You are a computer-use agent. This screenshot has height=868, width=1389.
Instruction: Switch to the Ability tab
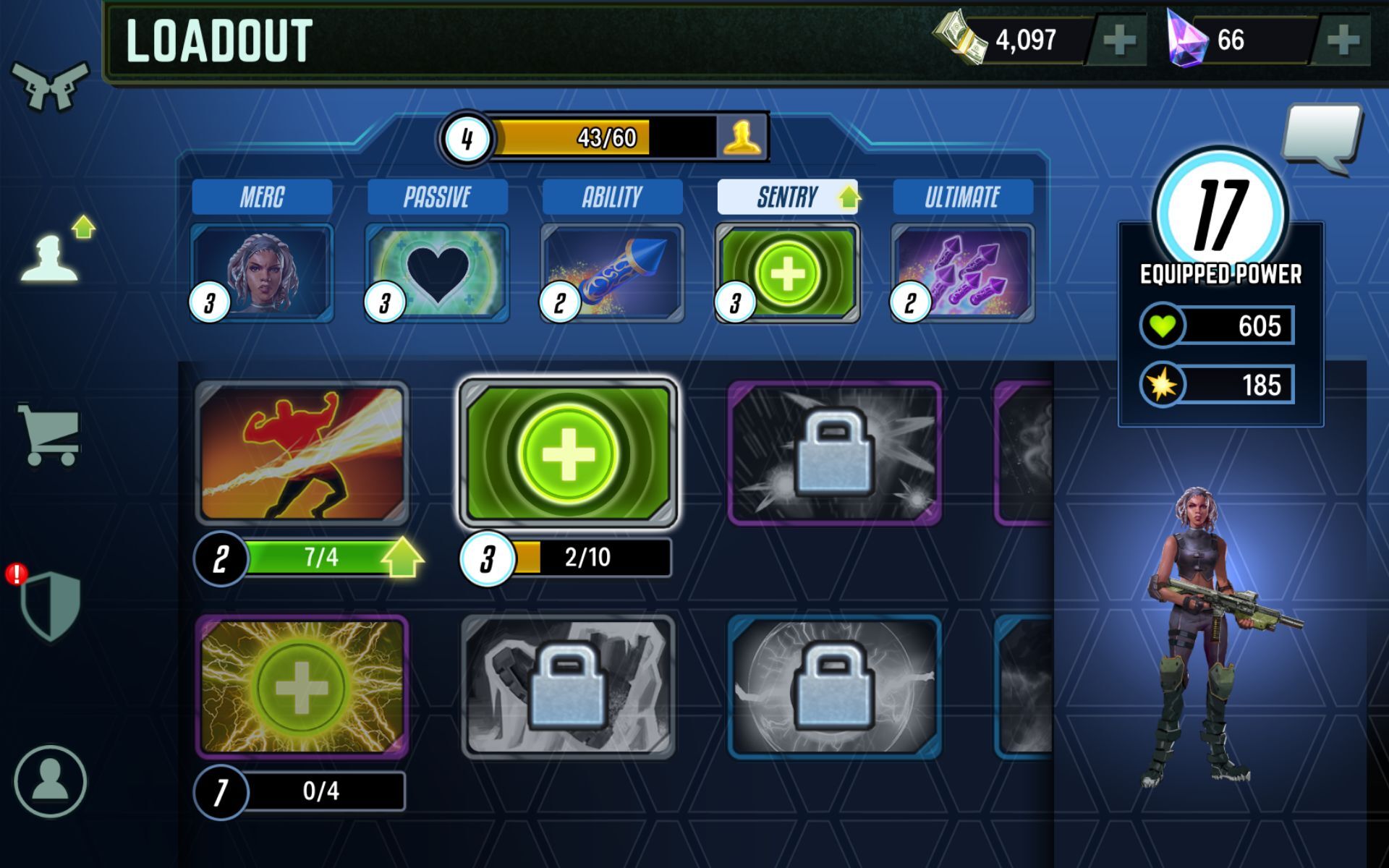pos(612,197)
